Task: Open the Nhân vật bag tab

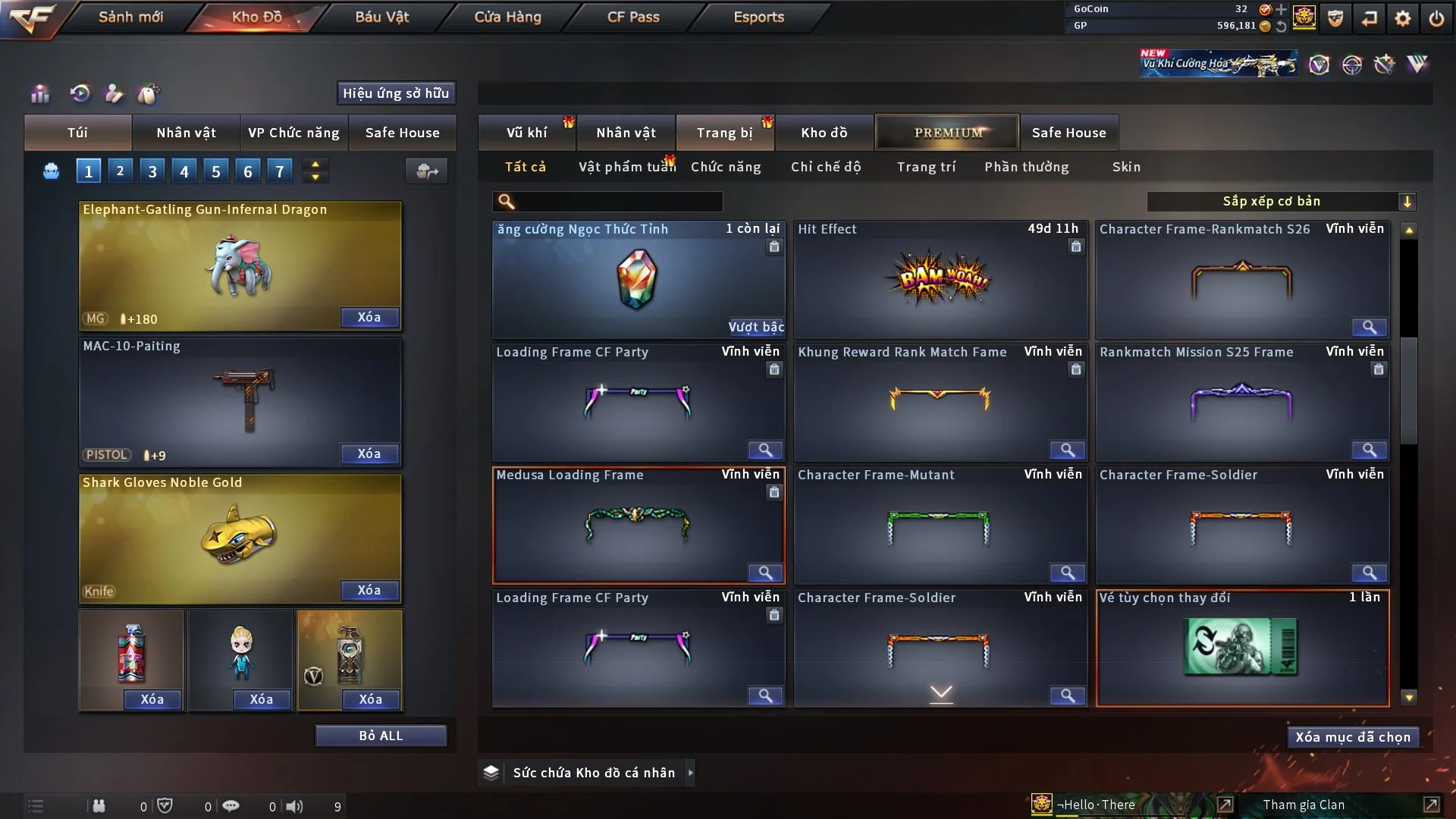Action: pyautogui.click(x=186, y=133)
